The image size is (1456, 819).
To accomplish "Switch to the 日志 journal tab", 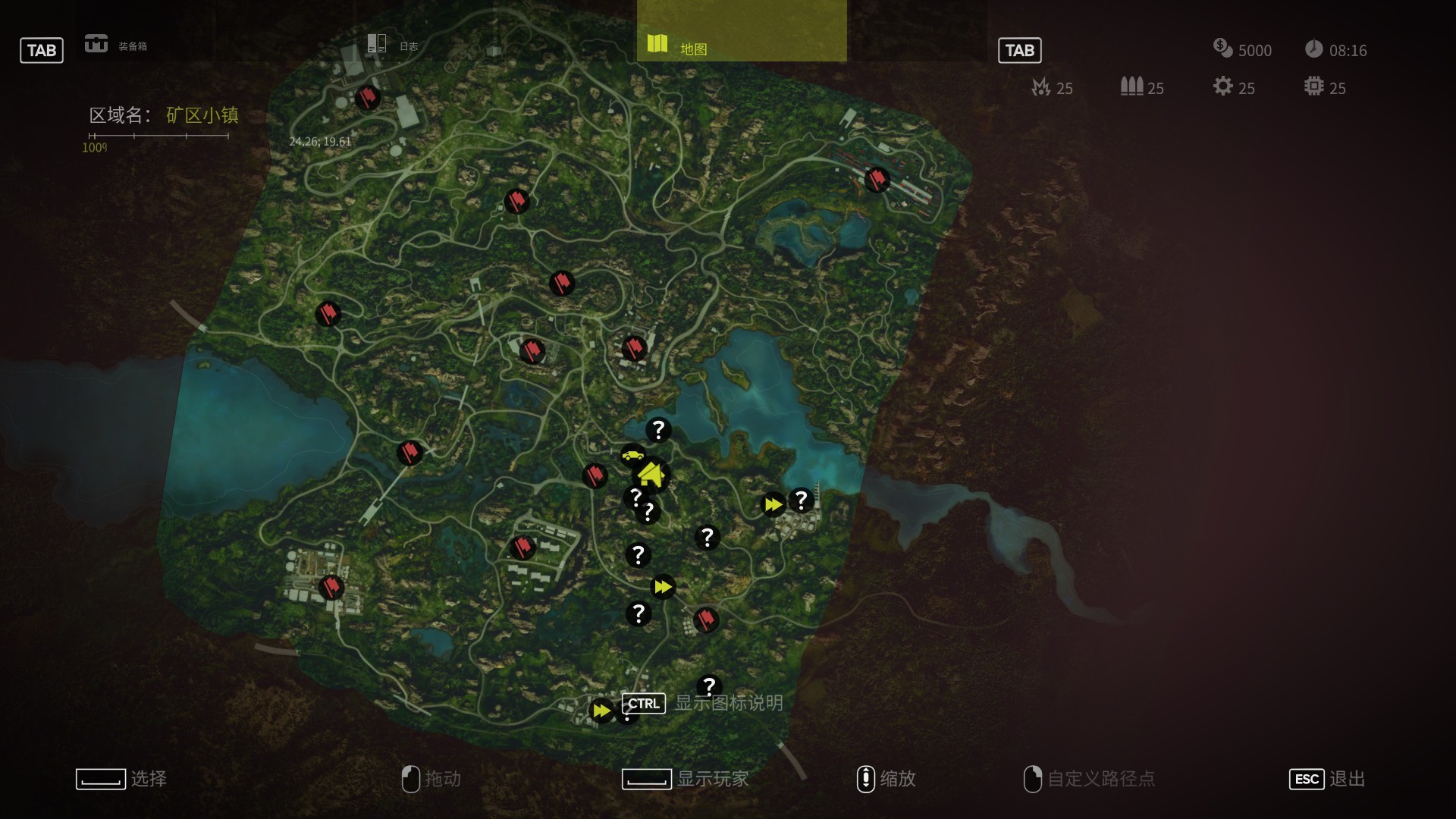I will coord(392,45).
